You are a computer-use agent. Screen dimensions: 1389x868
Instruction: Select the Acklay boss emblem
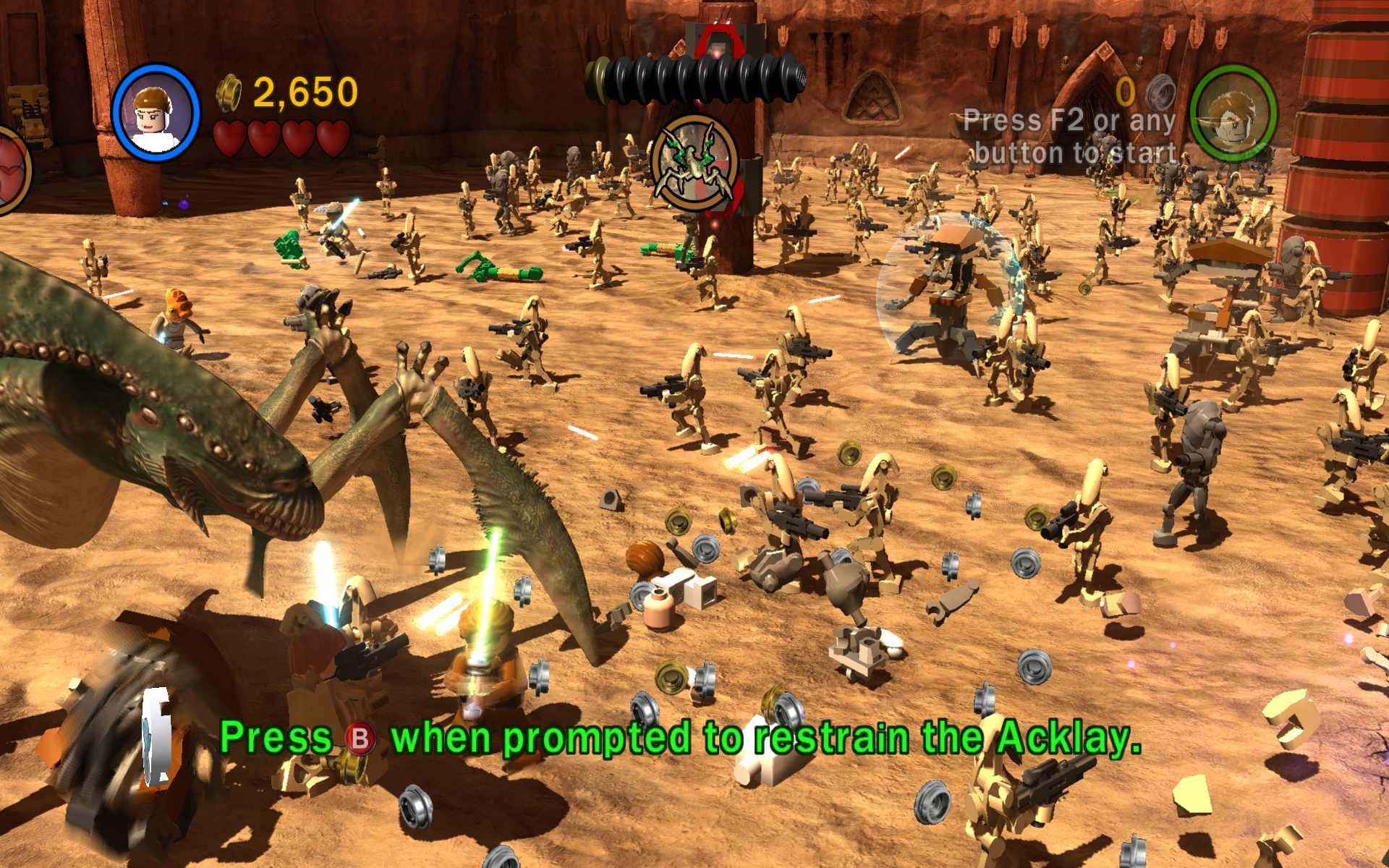694,163
